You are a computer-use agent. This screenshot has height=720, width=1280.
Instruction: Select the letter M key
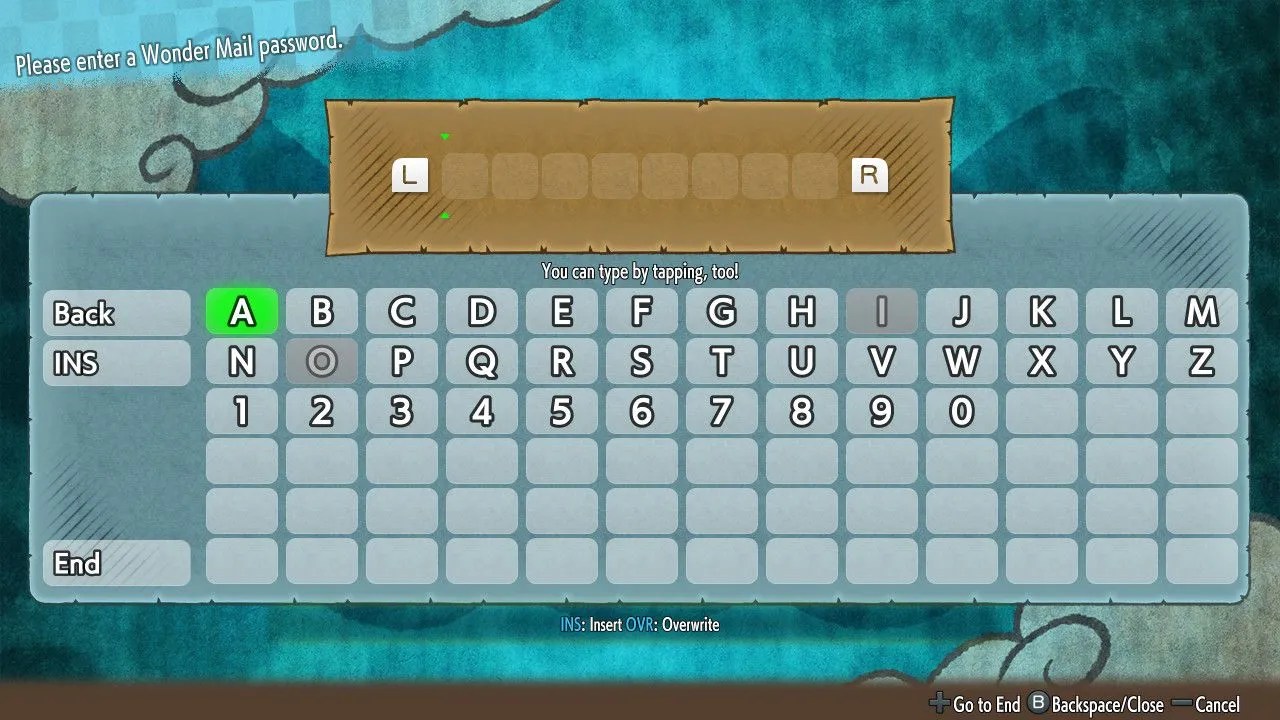tap(1203, 312)
